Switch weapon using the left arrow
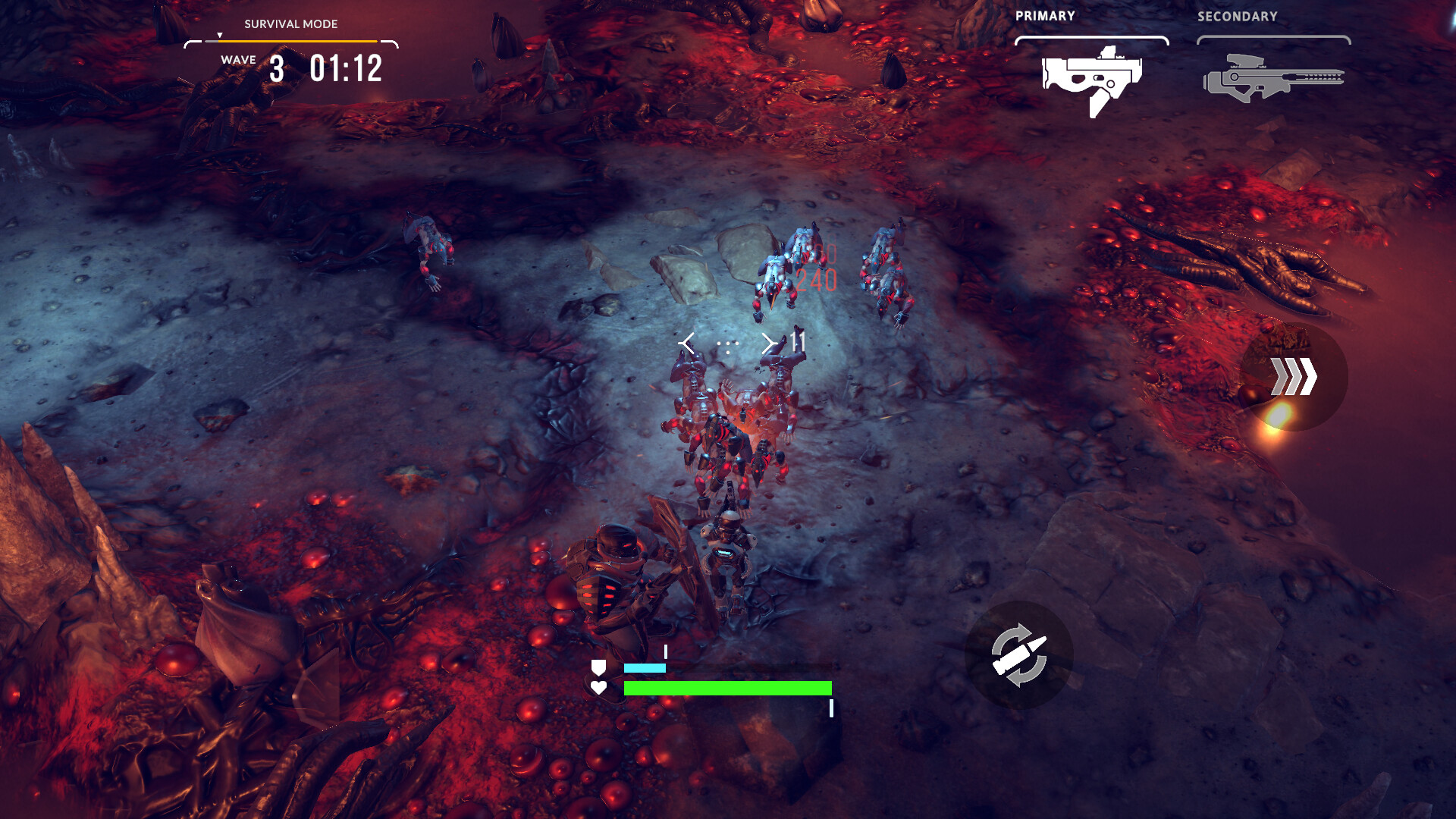The width and height of the screenshot is (1456, 819). click(x=689, y=343)
